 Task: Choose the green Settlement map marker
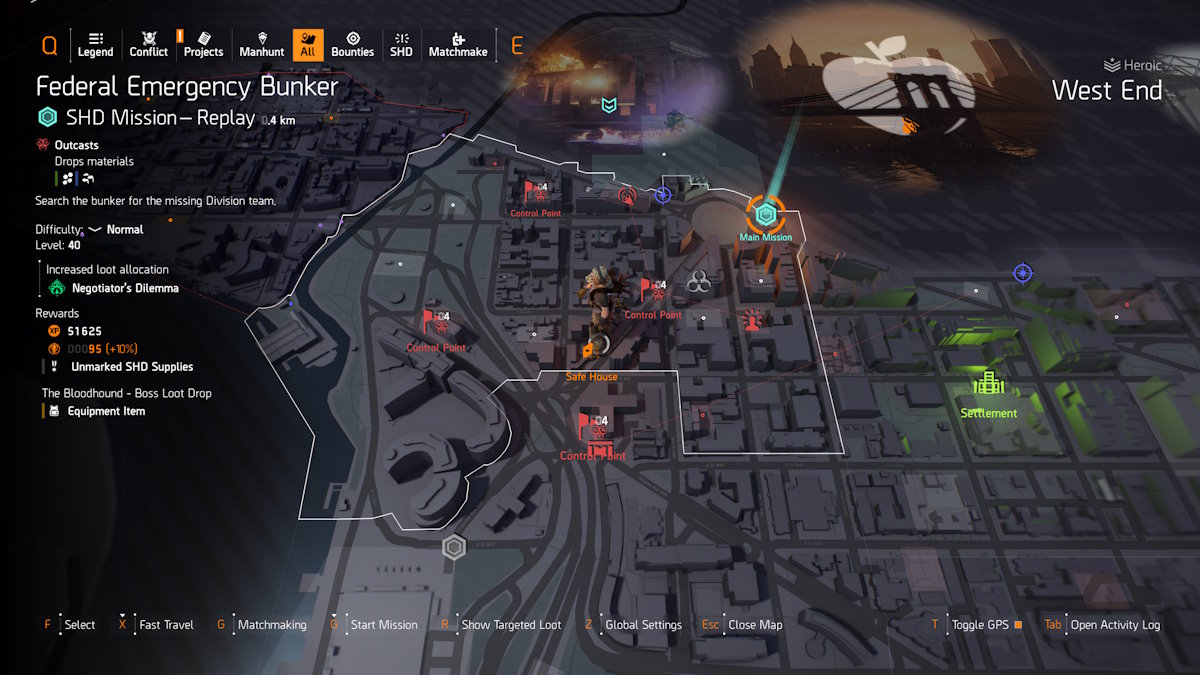(988, 384)
